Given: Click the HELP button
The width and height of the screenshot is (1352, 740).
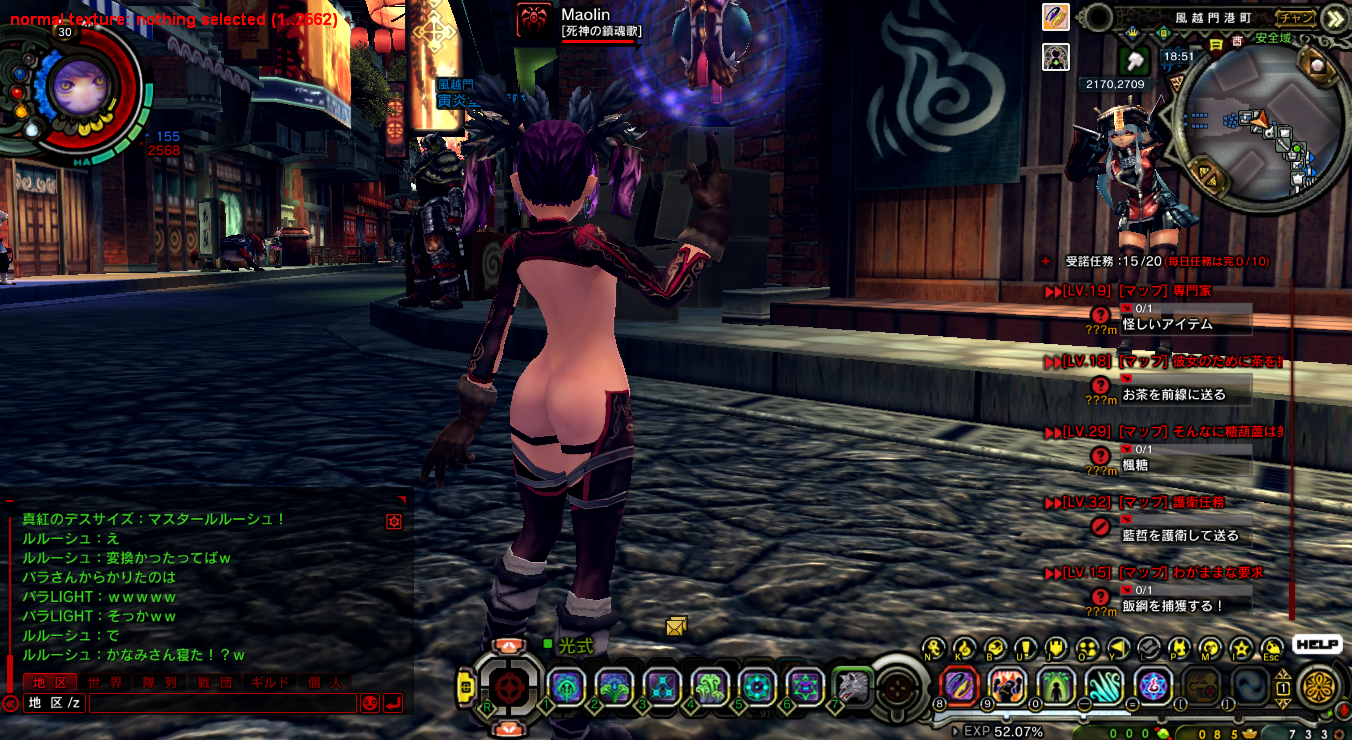Looking at the screenshot, I should pos(1317,645).
